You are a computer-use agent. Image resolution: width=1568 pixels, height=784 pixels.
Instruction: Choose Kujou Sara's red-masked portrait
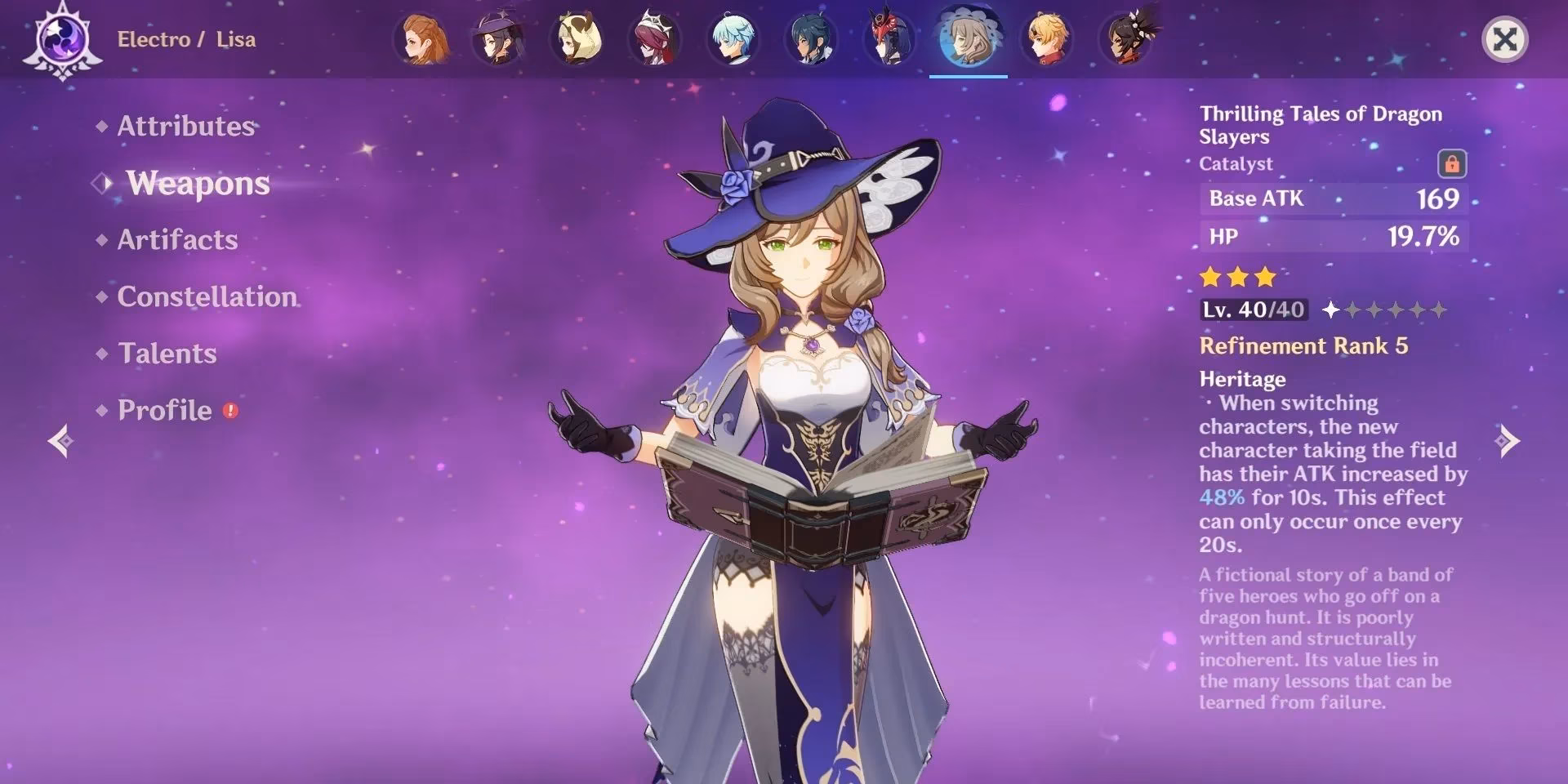(889, 39)
